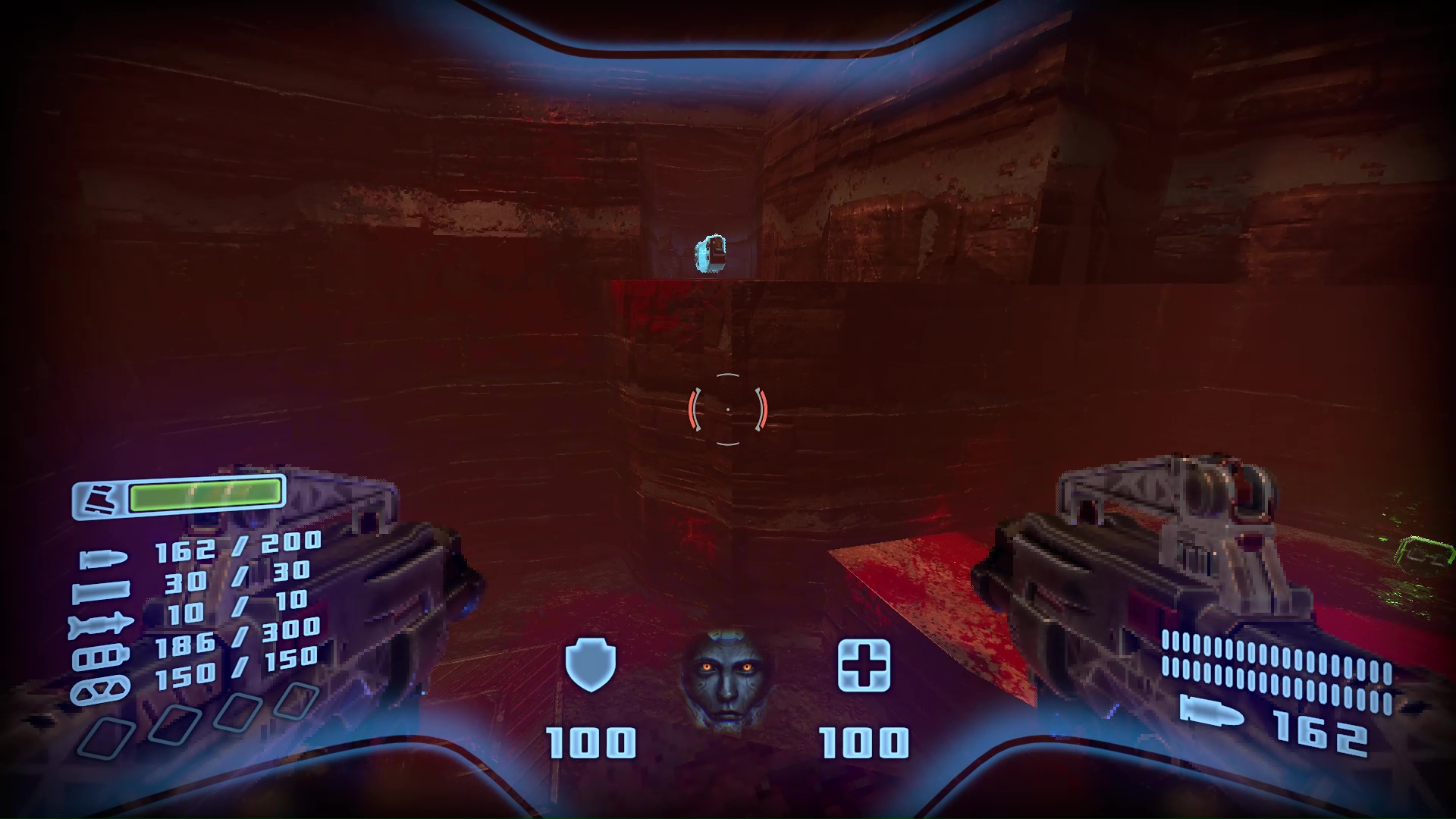Click the glowing pickup item on the distant ledge
1456x819 pixels.
tap(710, 253)
